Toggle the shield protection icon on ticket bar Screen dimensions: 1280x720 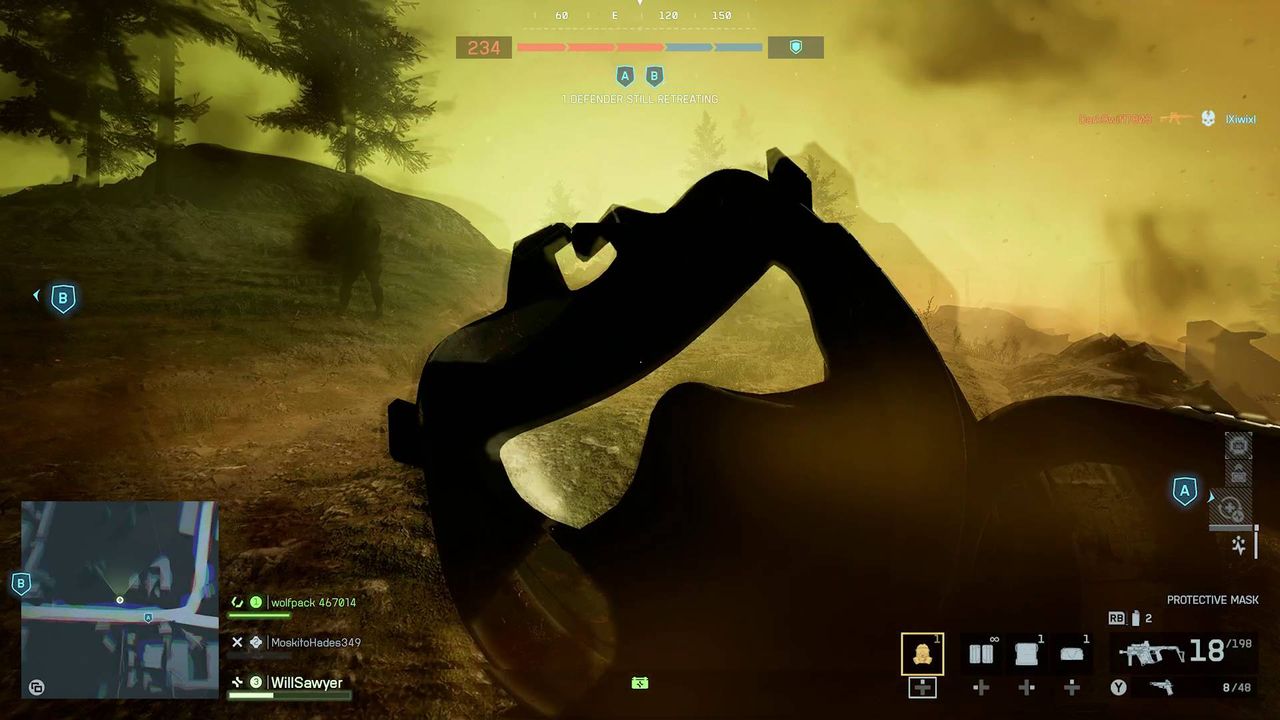coord(795,47)
